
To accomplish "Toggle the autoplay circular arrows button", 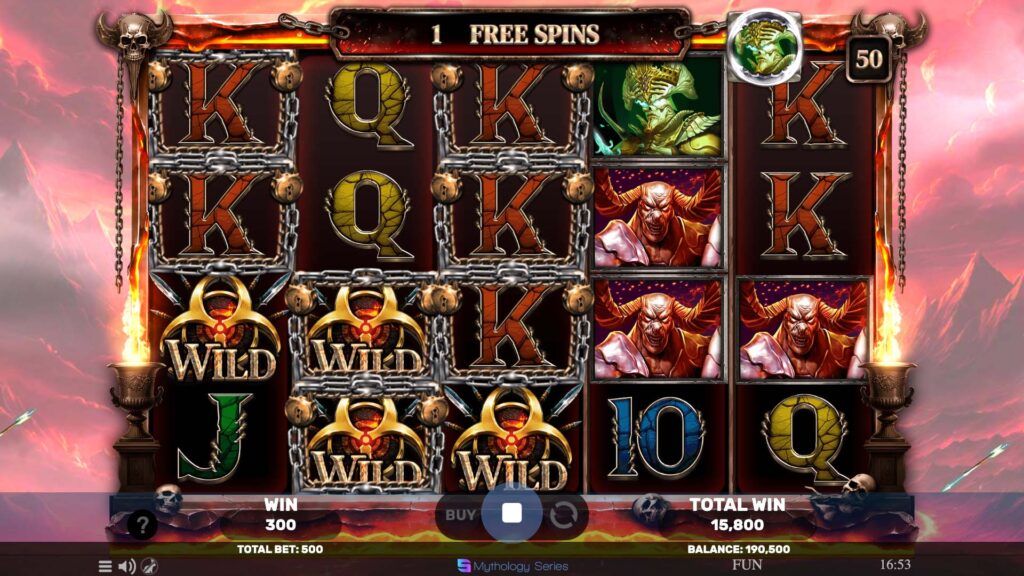I will 563,515.
